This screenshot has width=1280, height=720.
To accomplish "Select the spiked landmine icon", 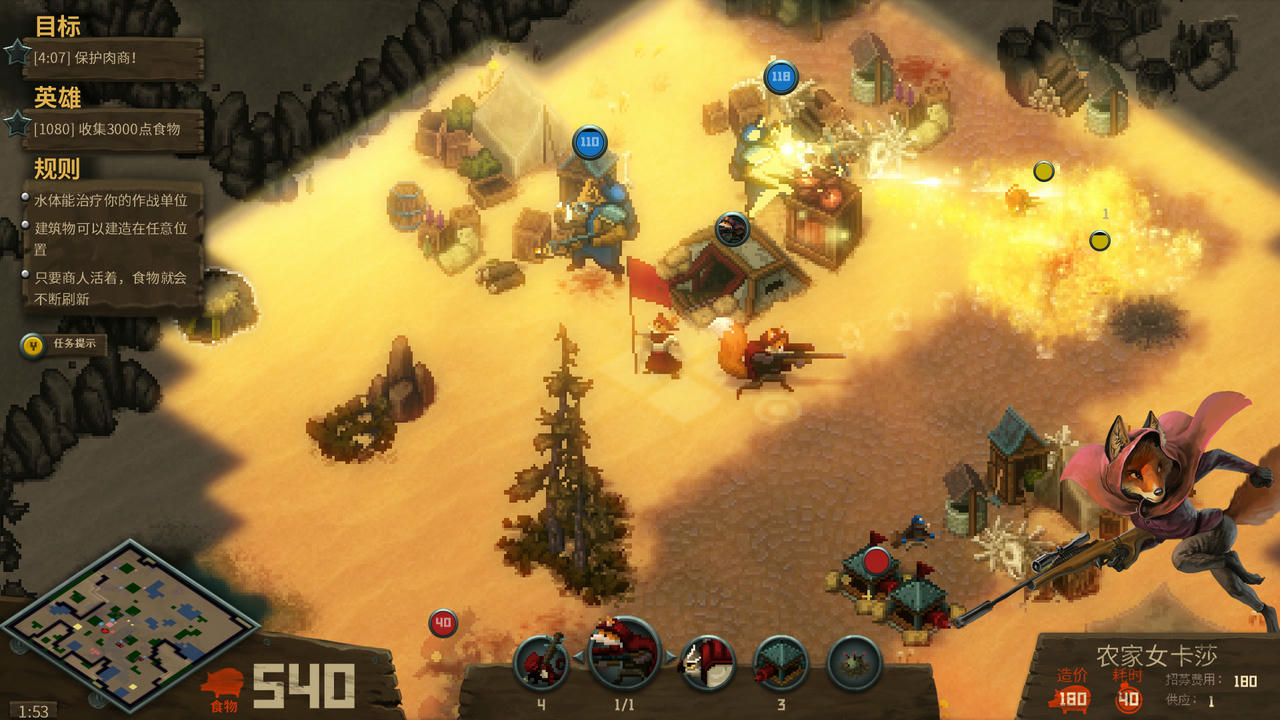I will coord(854,662).
